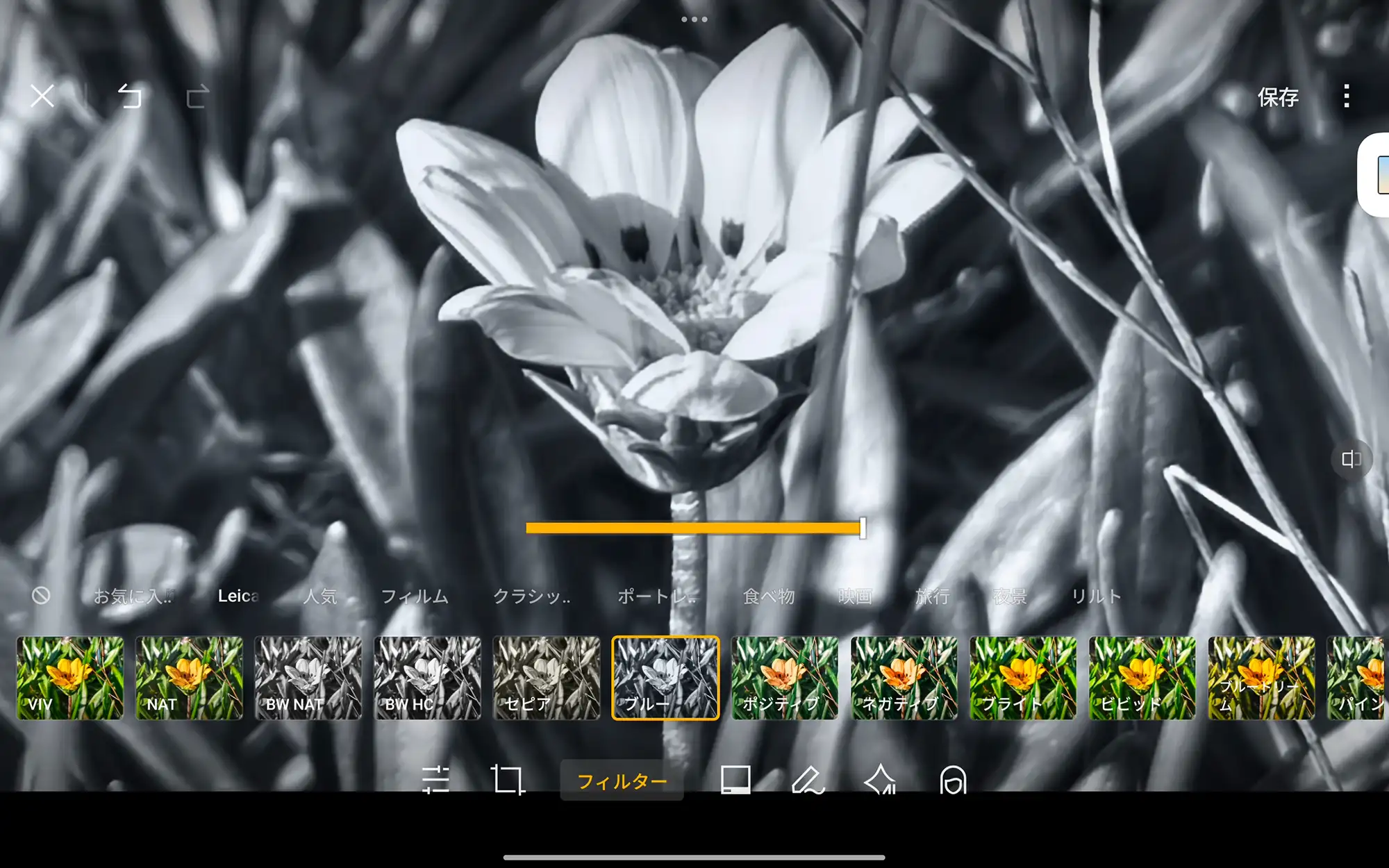Switch to the フィルム filter category

click(x=414, y=596)
